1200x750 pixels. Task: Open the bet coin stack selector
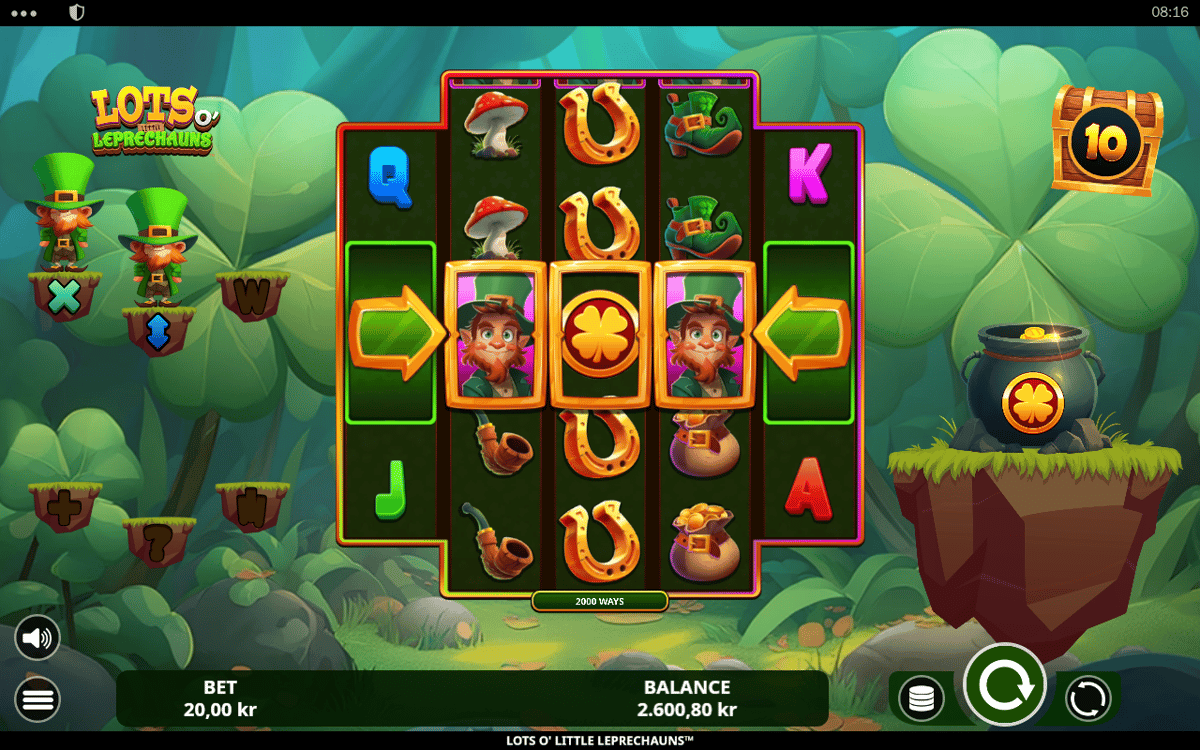[x=921, y=698]
